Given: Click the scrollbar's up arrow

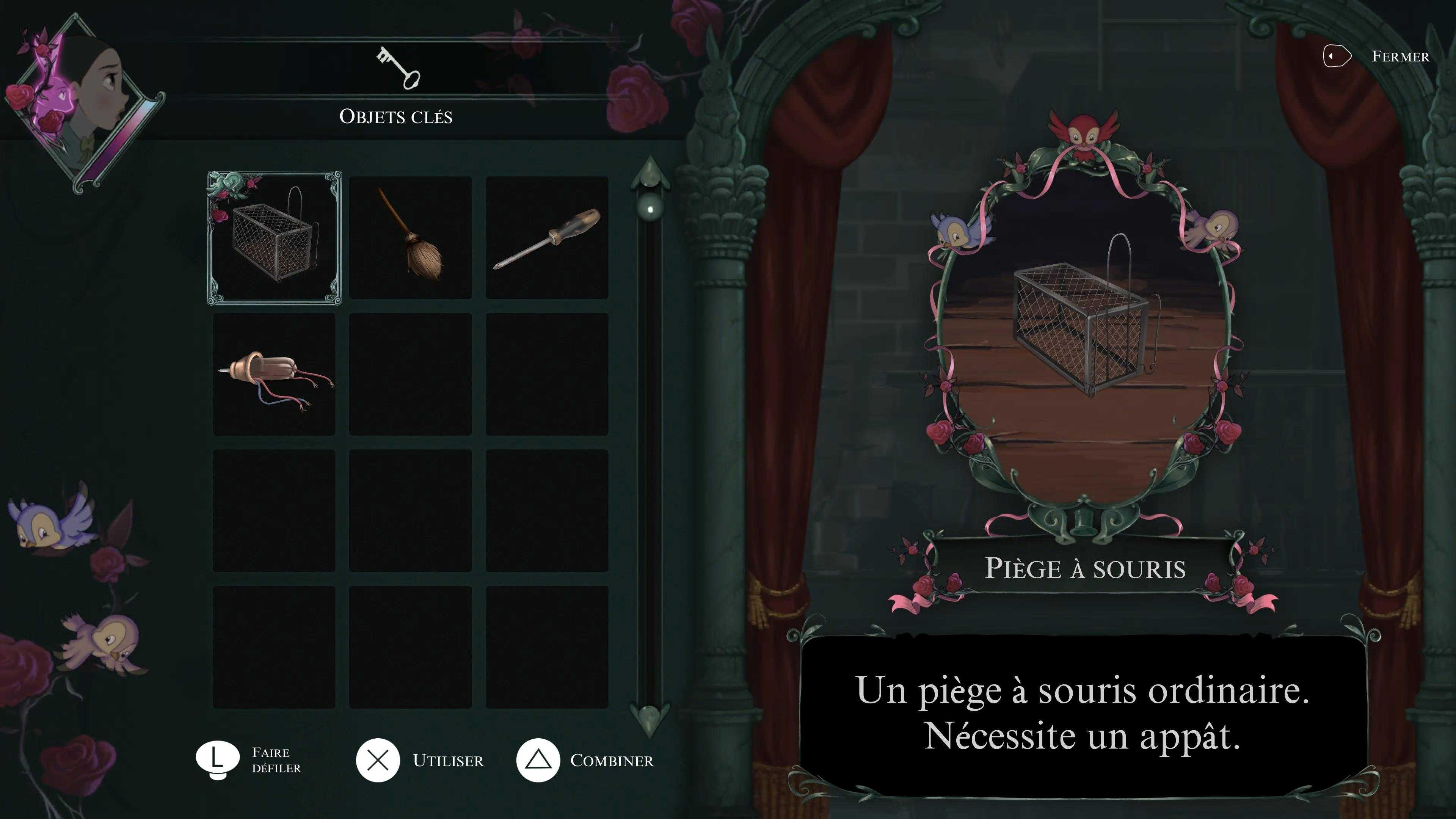Looking at the screenshot, I should pyautogui.click(x=650, y=173).
